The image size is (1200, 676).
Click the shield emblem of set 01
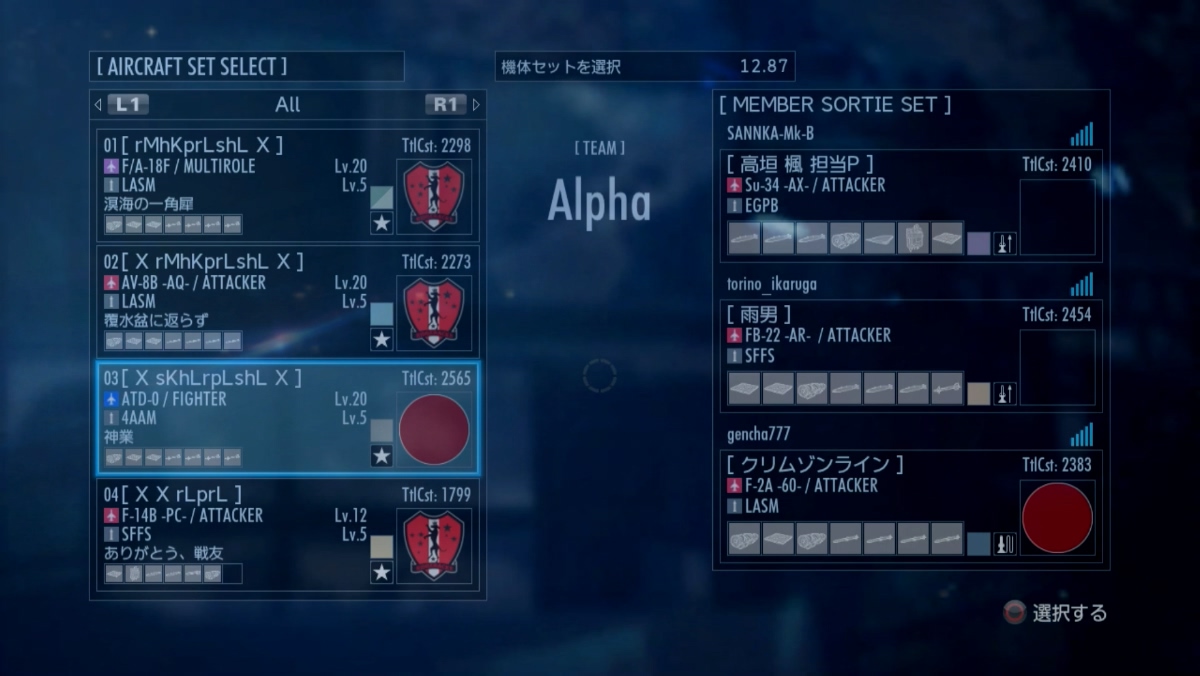coord(434,196)
